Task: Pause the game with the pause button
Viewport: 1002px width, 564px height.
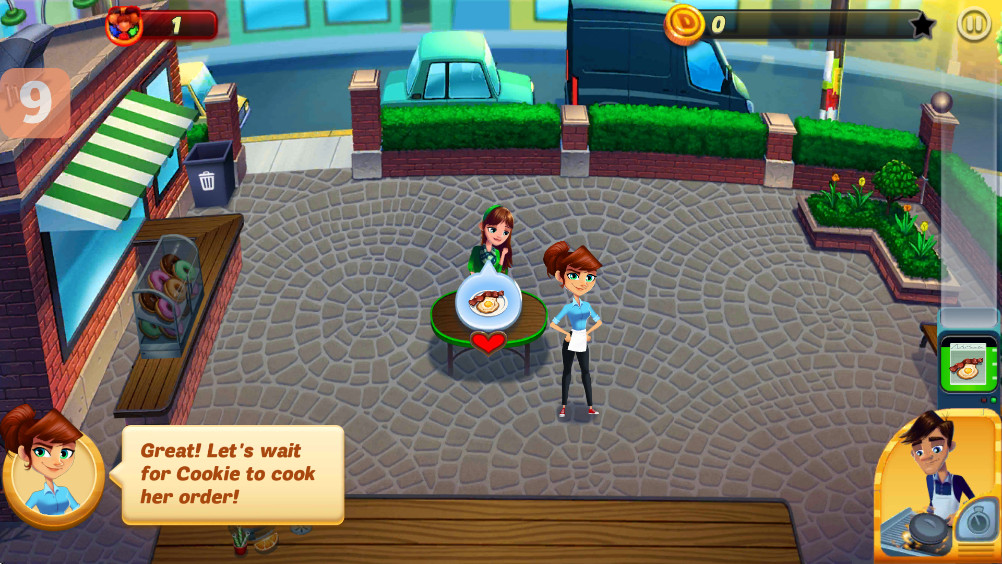Action: 973,24
